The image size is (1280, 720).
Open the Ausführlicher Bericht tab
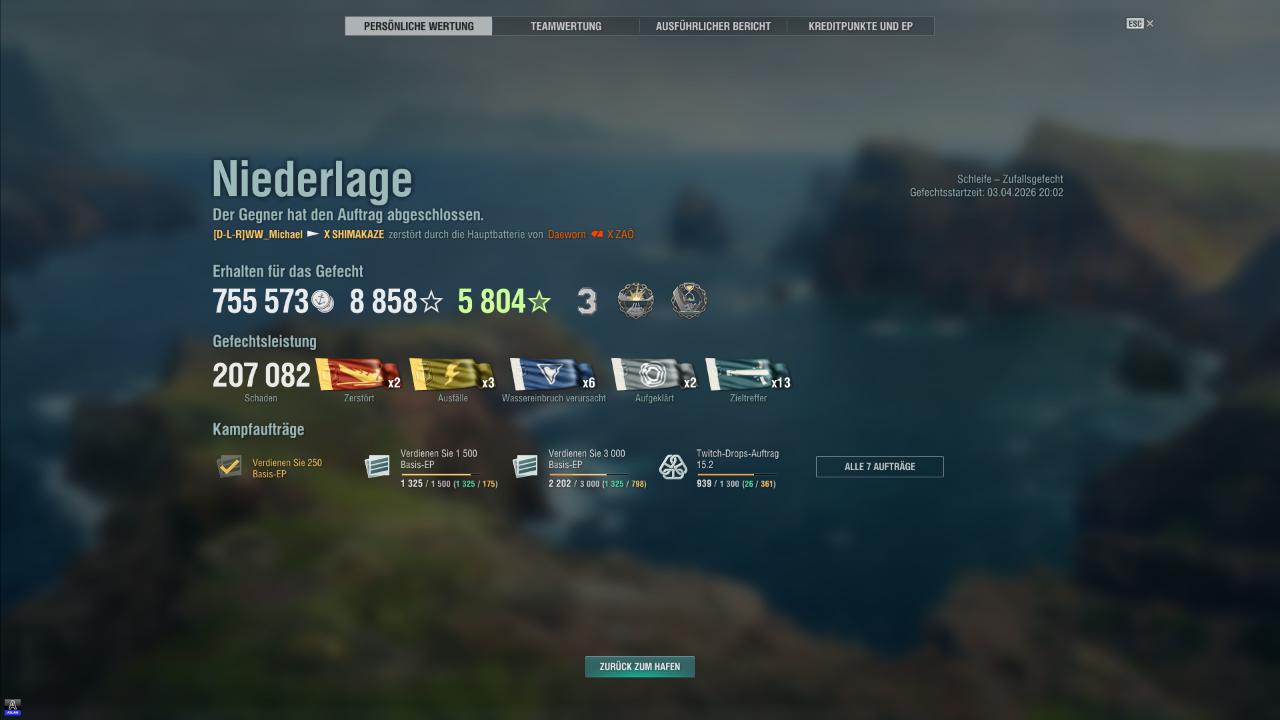(713, 26)
